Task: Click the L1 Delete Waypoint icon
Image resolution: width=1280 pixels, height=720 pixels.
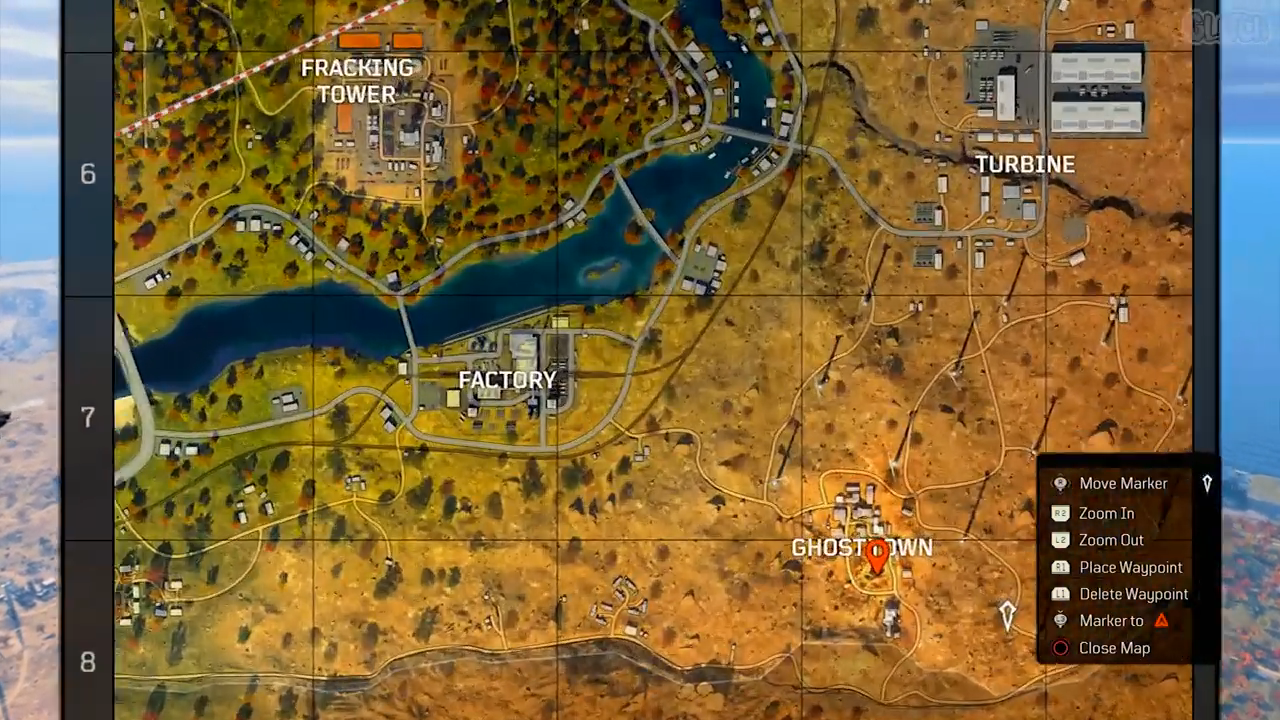Action: [1060, 593]
